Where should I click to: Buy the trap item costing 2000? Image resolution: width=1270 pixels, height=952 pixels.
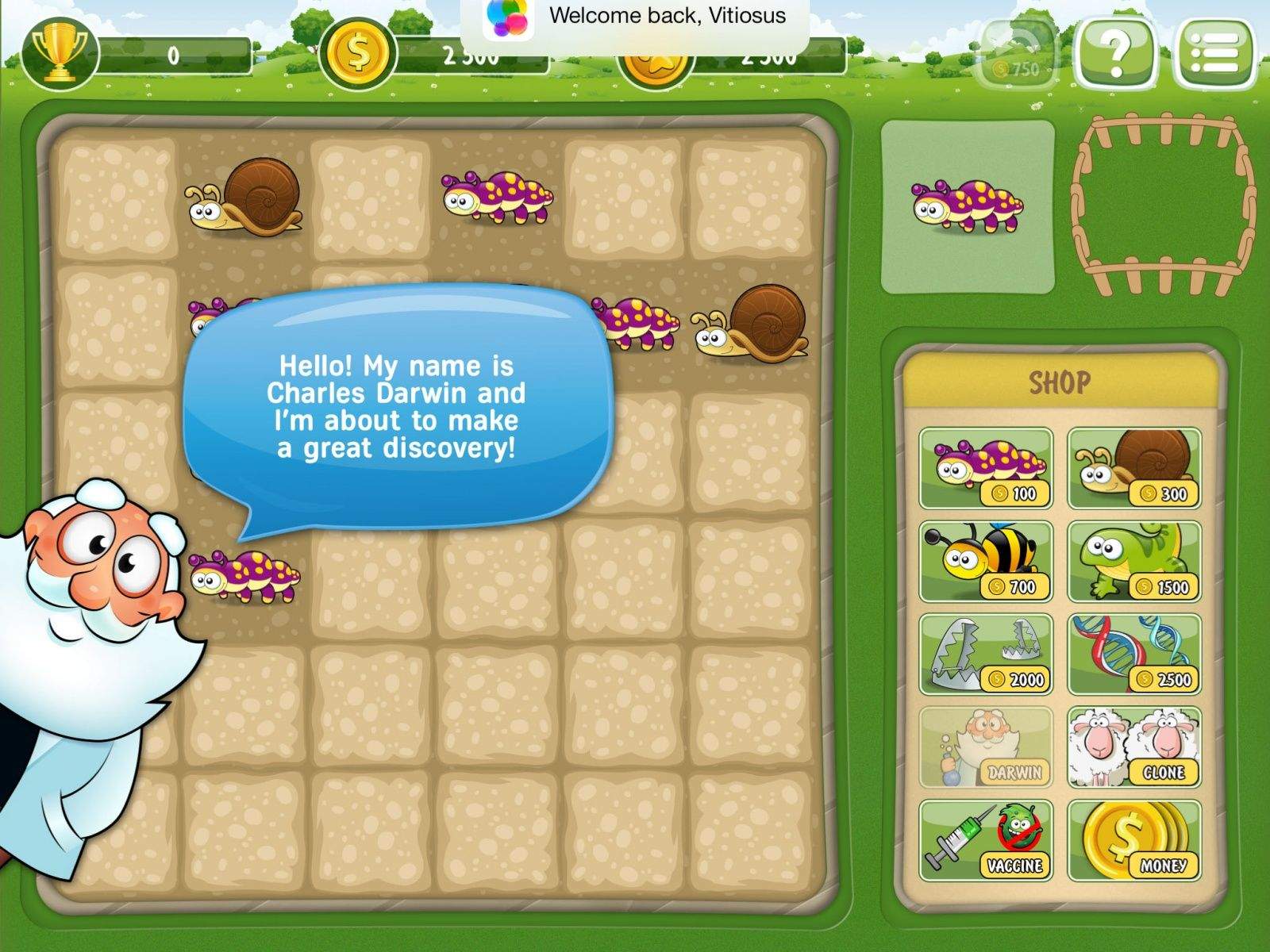[x=986, y=654]
